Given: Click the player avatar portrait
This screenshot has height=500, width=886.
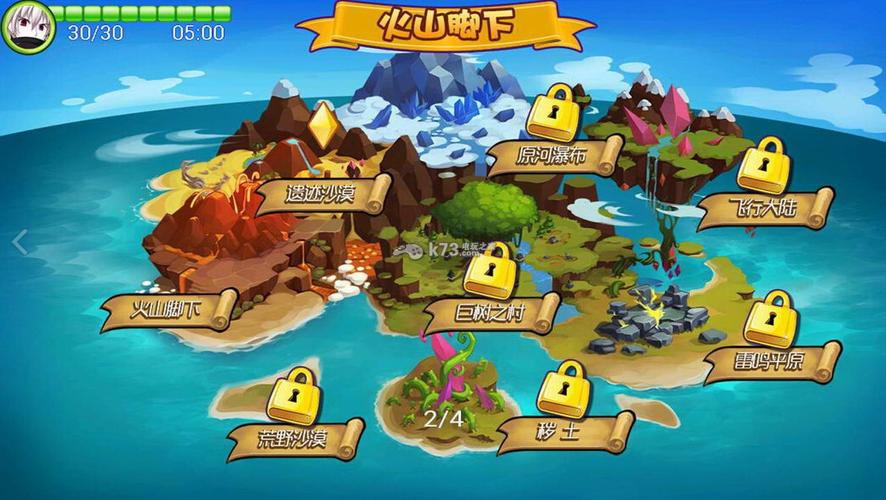Looking at the screenshot, I should click(x=27, y=26).
